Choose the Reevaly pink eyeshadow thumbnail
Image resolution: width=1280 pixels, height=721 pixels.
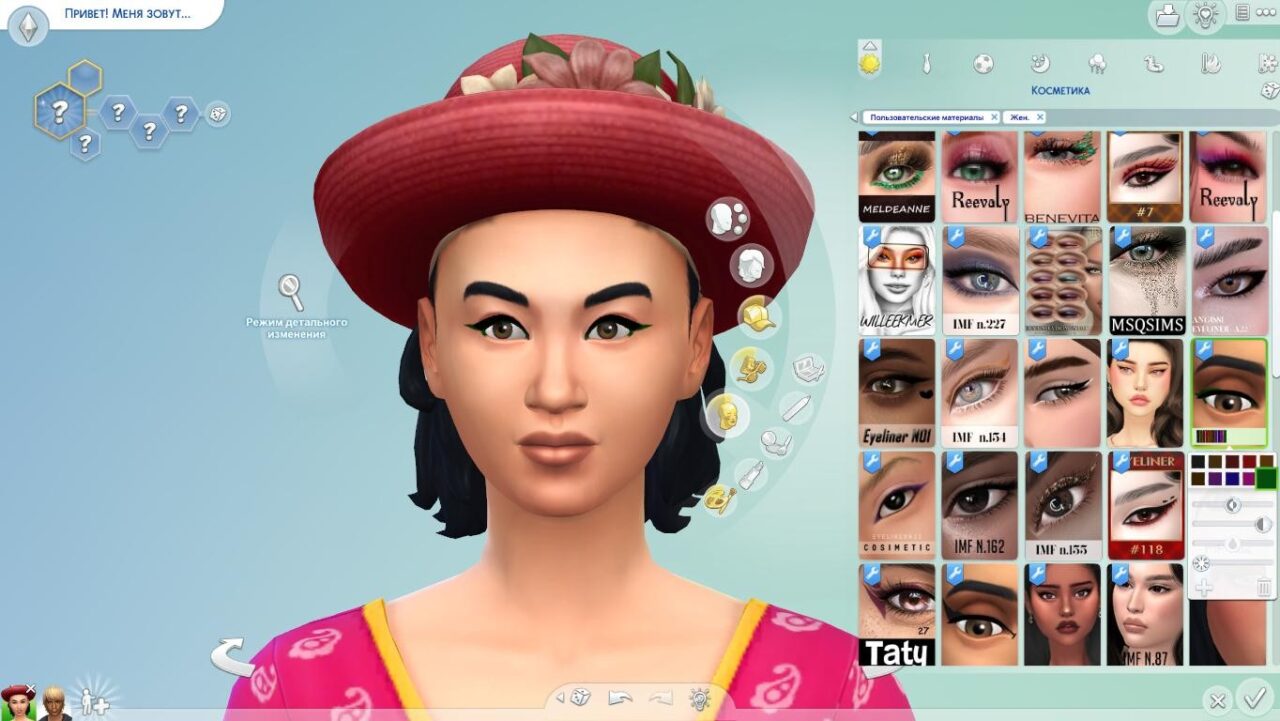(x=980, y=177)
